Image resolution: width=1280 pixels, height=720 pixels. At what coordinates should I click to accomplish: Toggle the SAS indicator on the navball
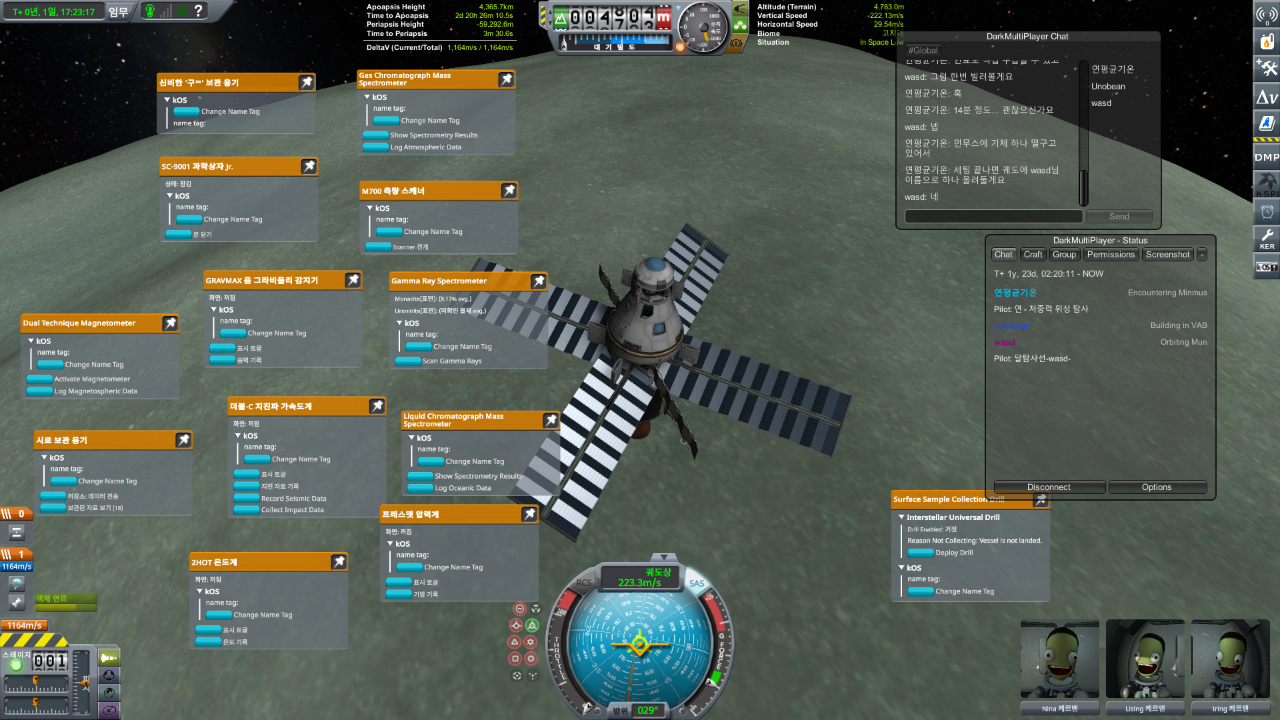click(697, 583)
